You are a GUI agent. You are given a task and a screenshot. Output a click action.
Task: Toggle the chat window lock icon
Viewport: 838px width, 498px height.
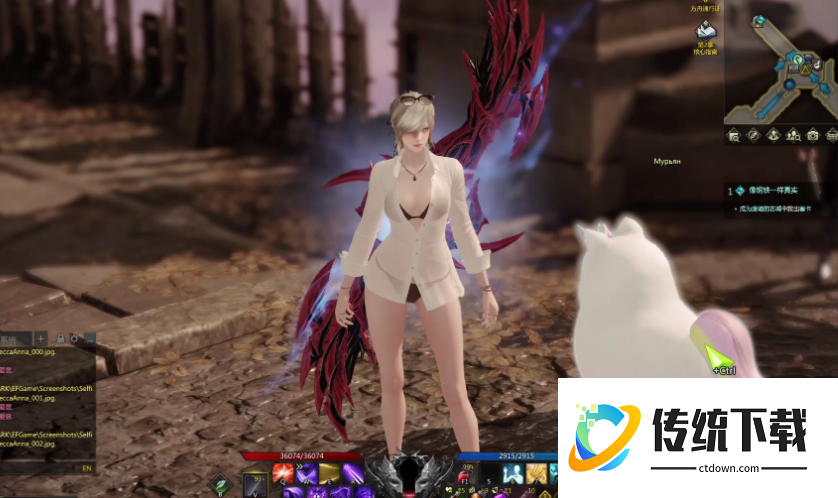61,338
